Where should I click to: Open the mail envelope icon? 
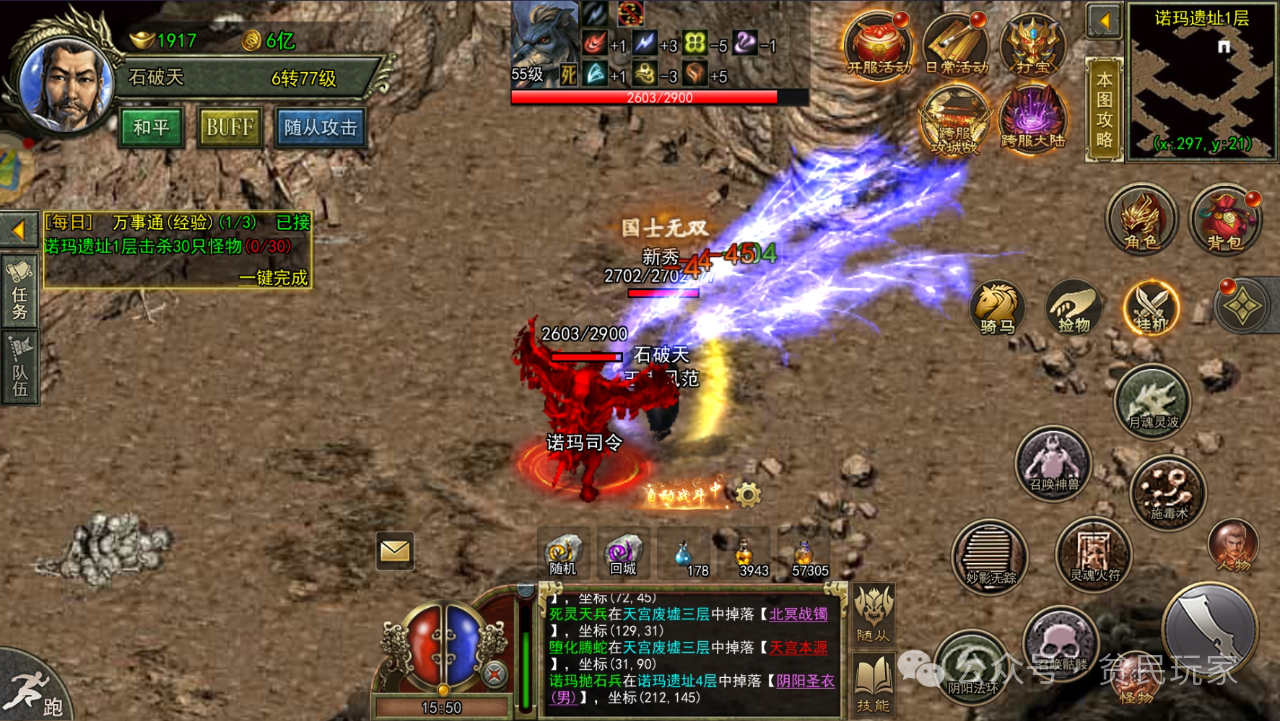pyautogui.click(x=395, y=550)
